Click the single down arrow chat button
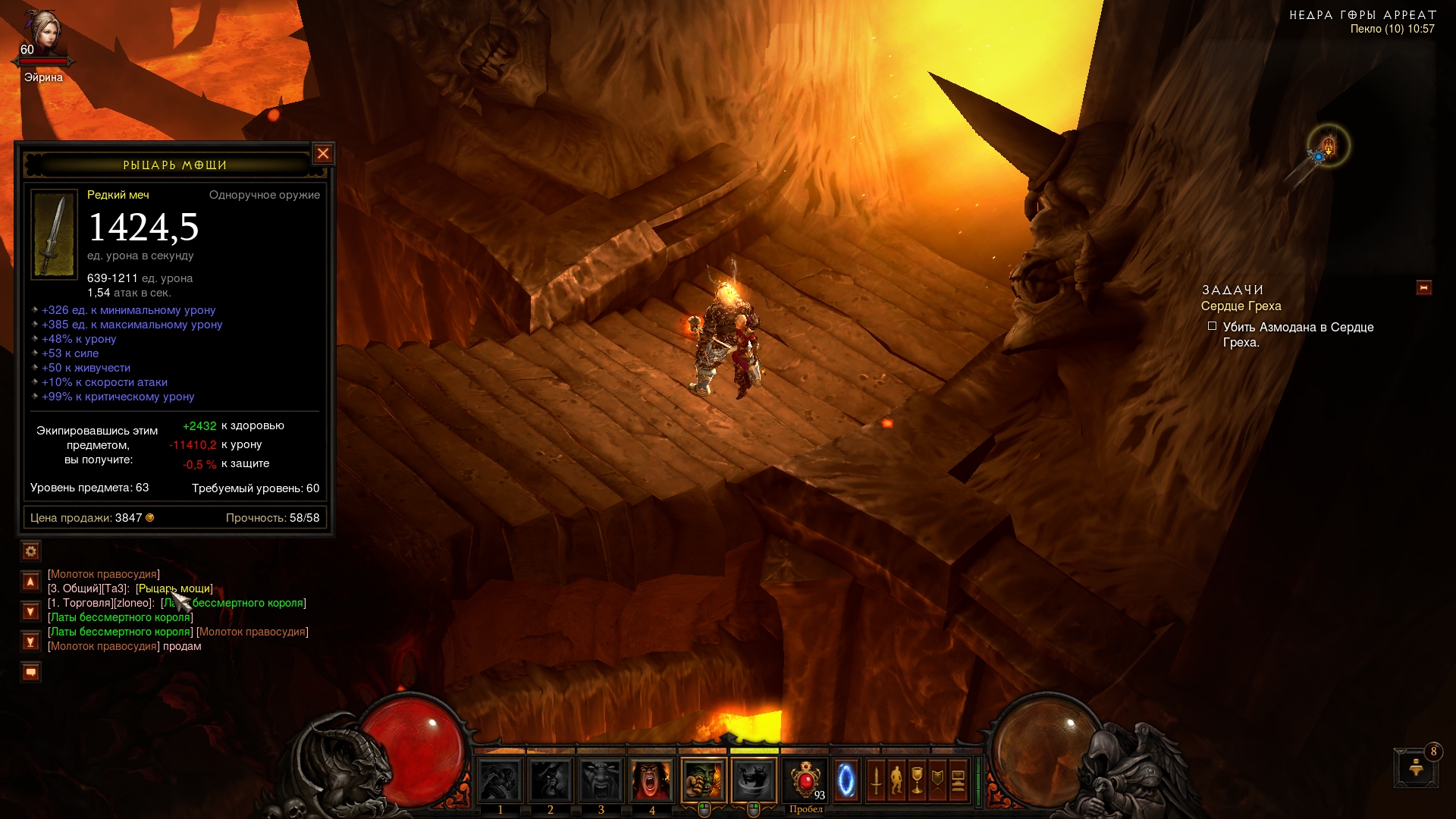 pos(30,611)
